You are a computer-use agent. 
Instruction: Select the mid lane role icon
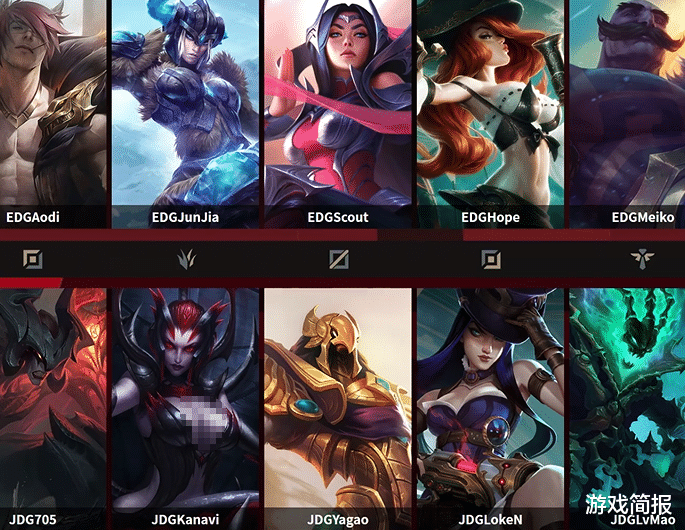[x=339, y=260]
